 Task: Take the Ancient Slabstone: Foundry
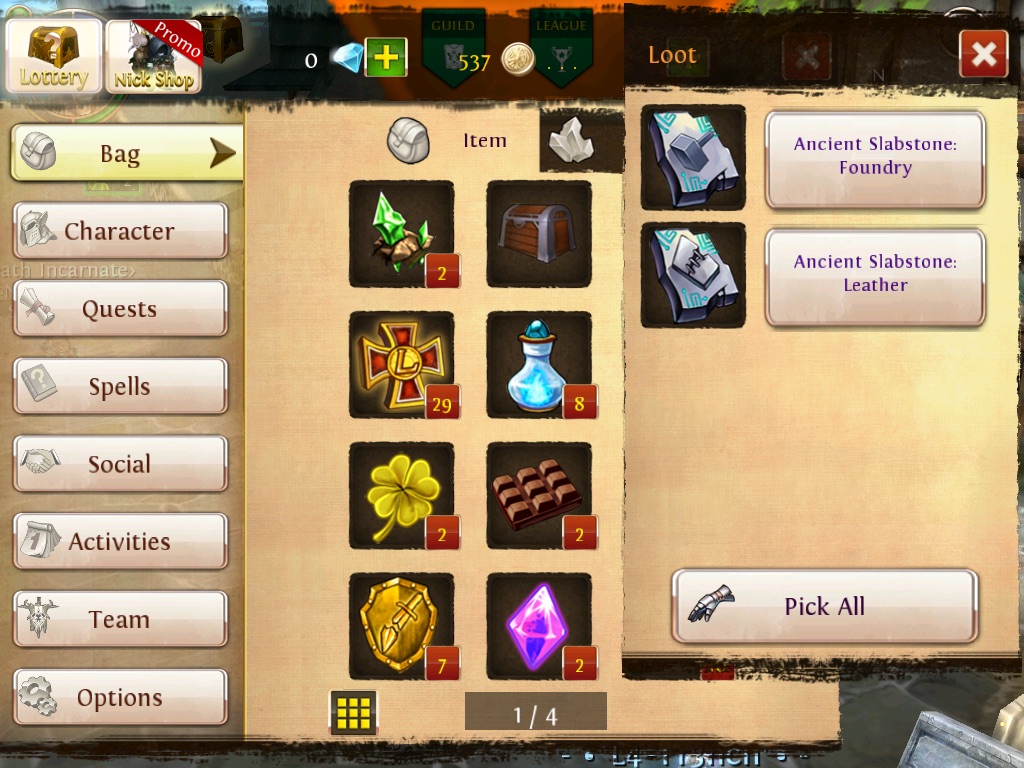coord(875,157)
